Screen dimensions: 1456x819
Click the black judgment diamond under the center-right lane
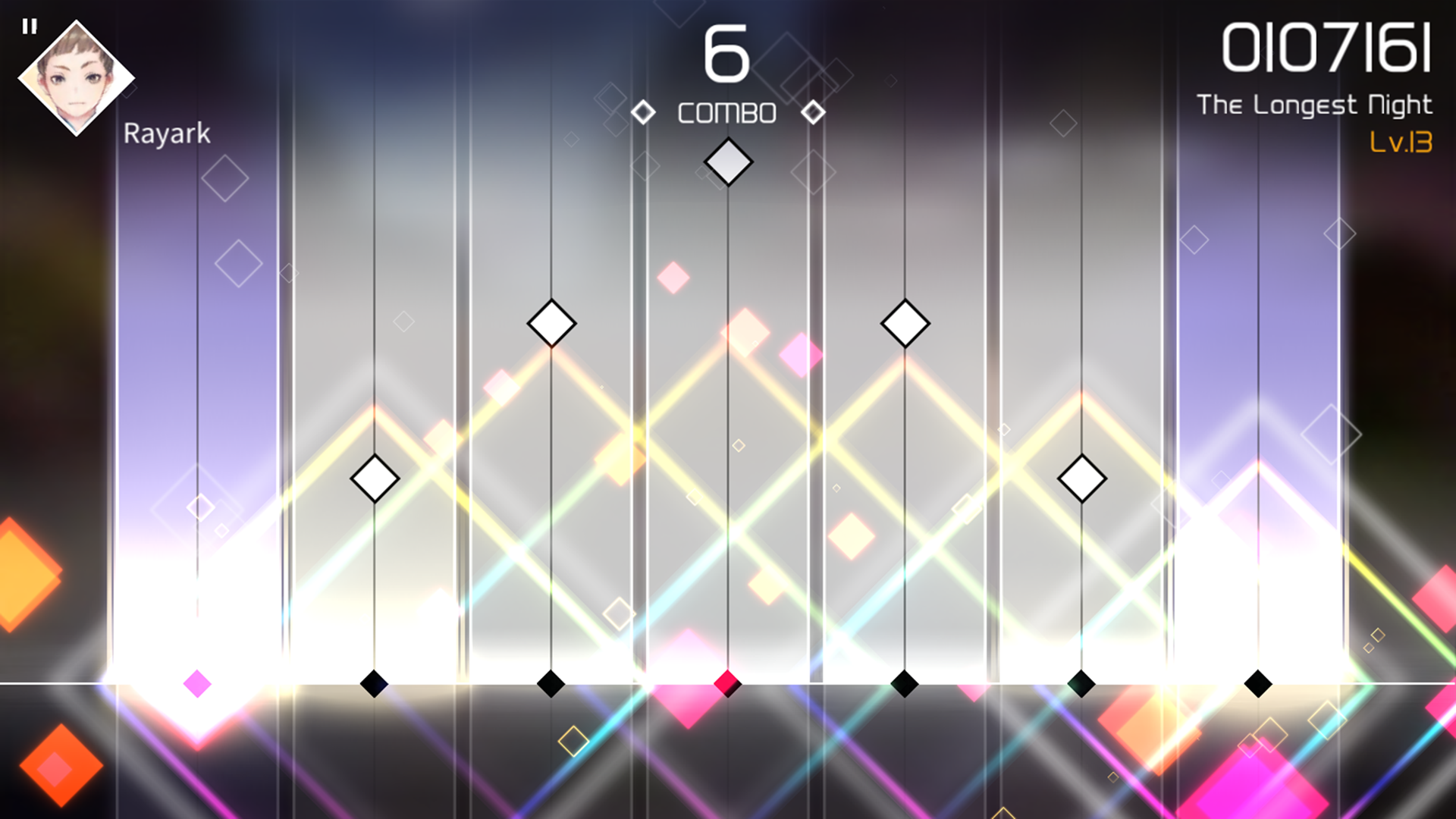point(905,684)
